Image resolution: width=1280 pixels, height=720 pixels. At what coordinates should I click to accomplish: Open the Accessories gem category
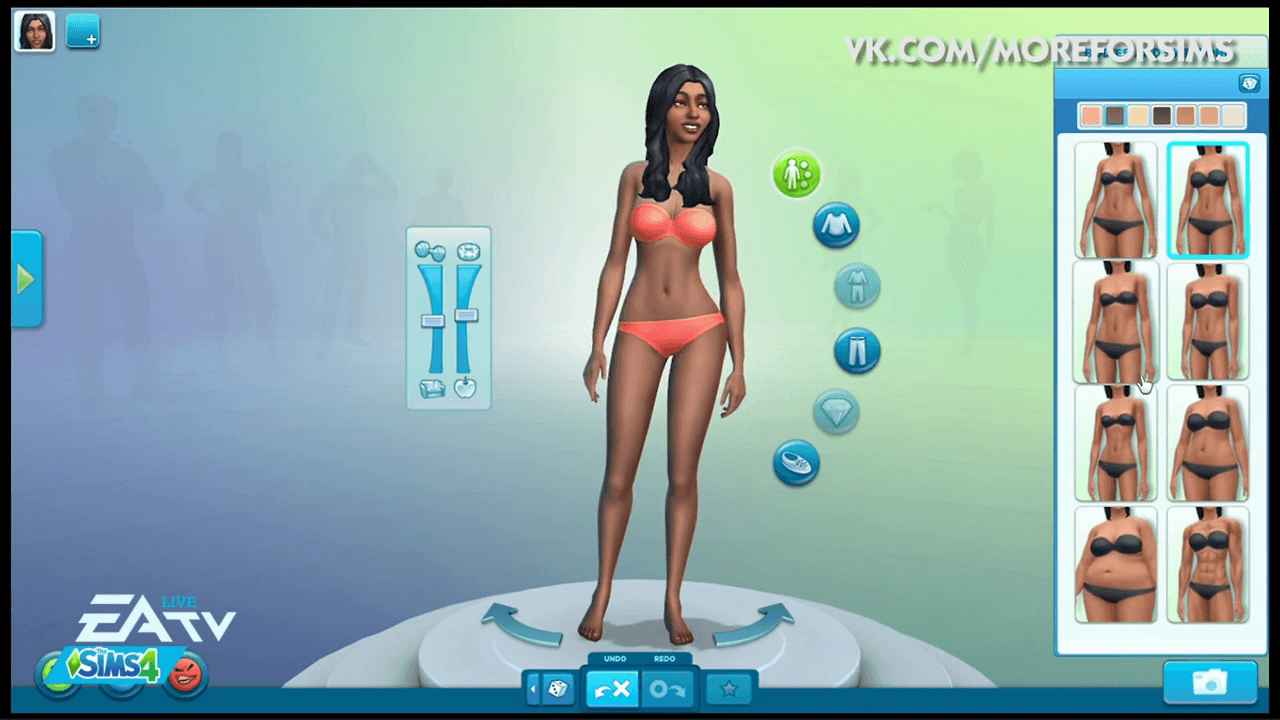(x=836, y=413)
